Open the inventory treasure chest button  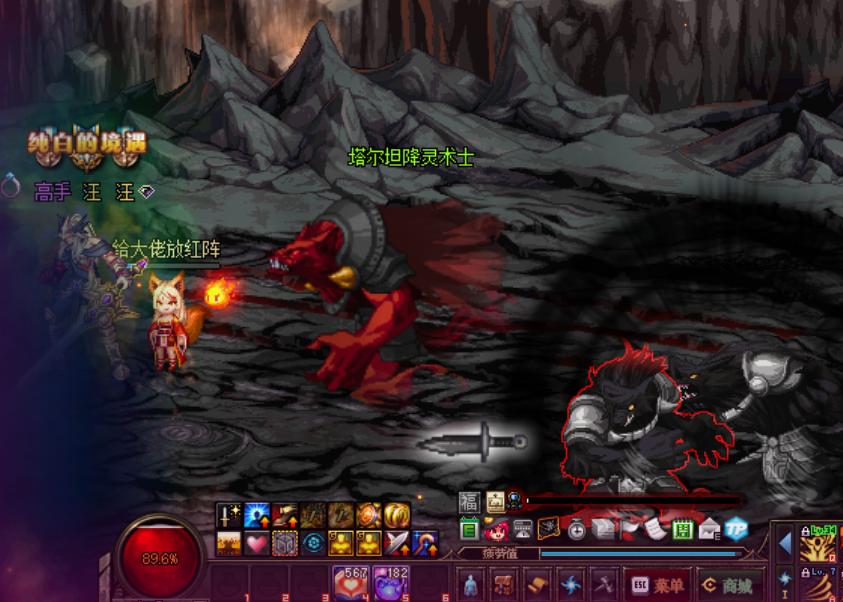click(x=503, y=585)
